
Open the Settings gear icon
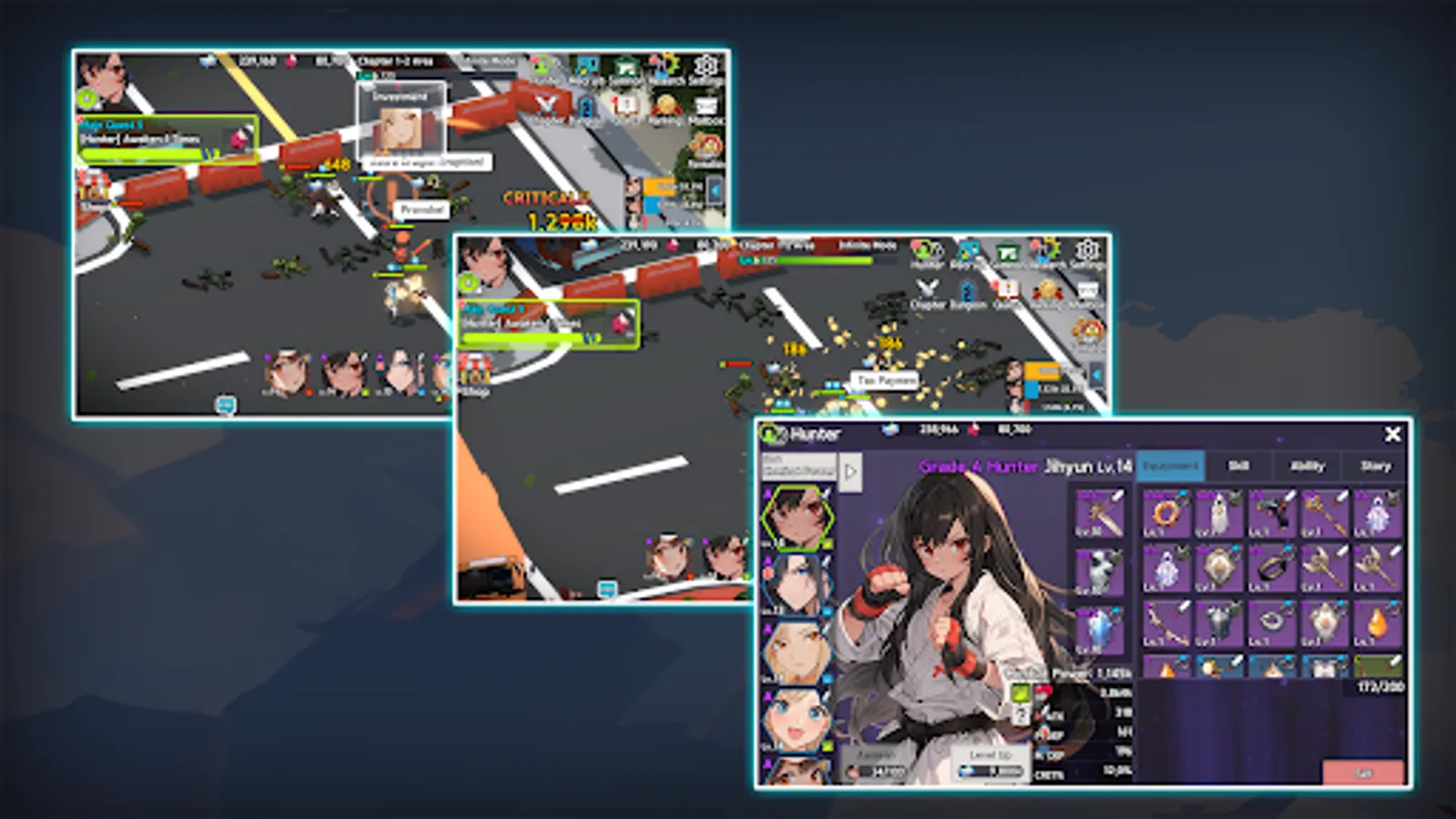coord(1087,250)
